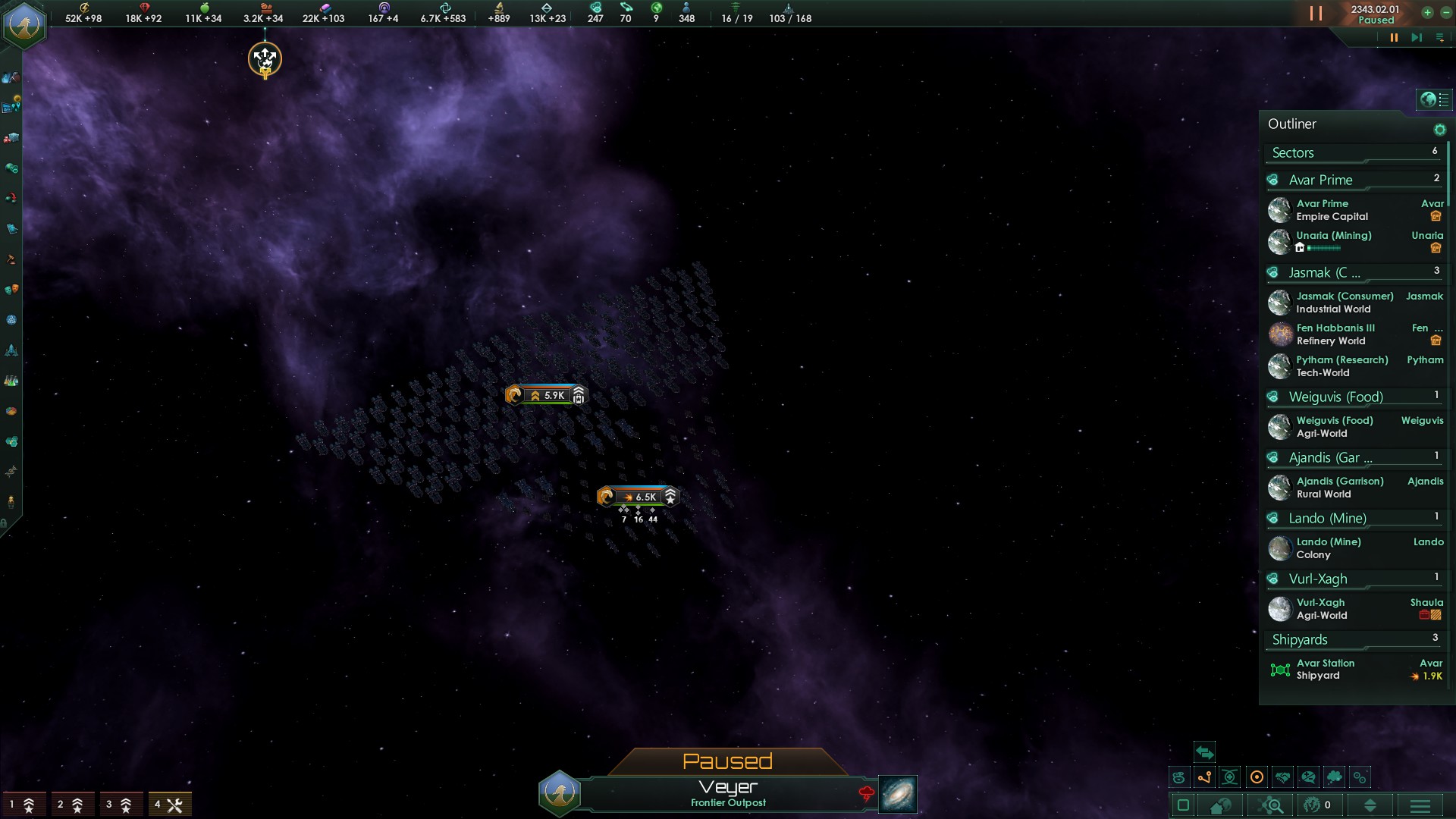Viewport: 1456px width, 819px height.
Task: Increase game speed with the plus button
Action: [x=1427, y=12]
